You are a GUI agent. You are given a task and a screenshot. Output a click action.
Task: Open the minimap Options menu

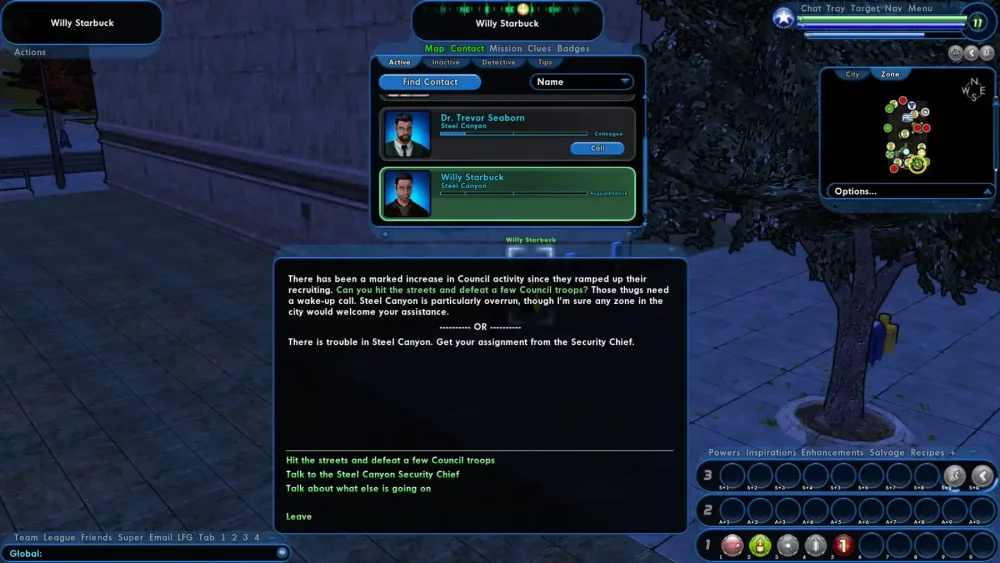click(910, 191)
